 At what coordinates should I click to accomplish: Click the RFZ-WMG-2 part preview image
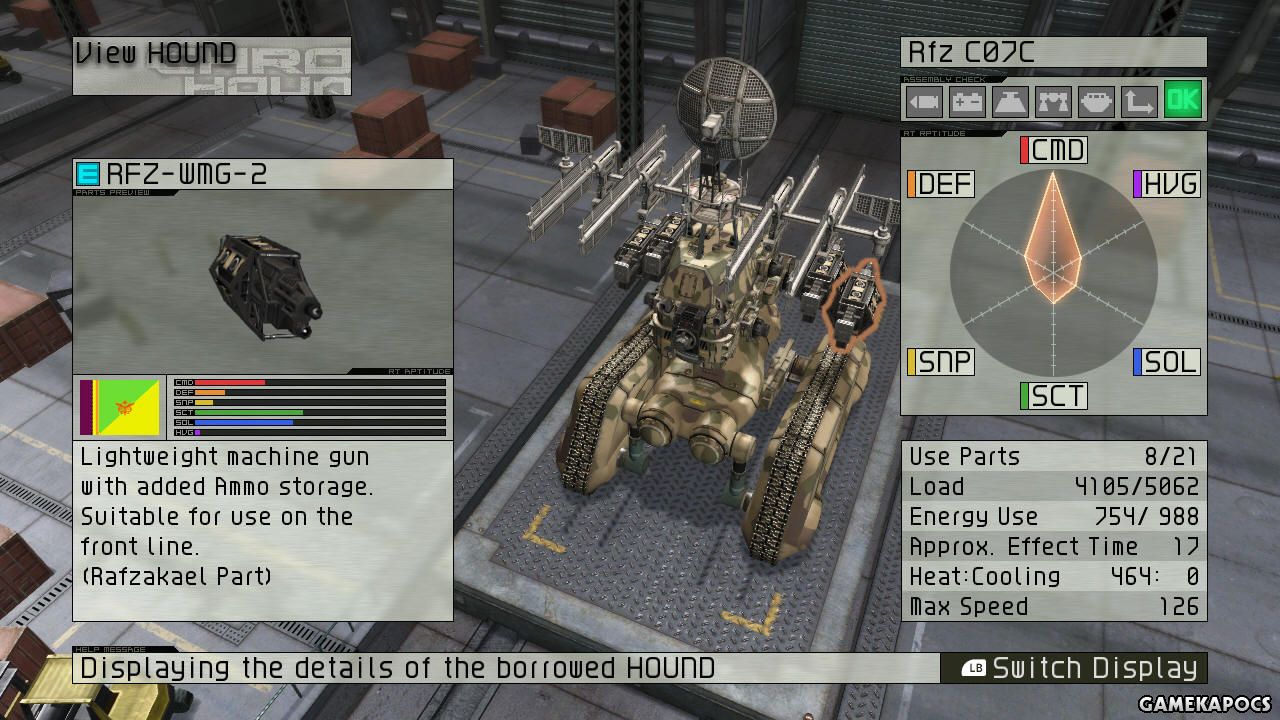tap(263, 281)
